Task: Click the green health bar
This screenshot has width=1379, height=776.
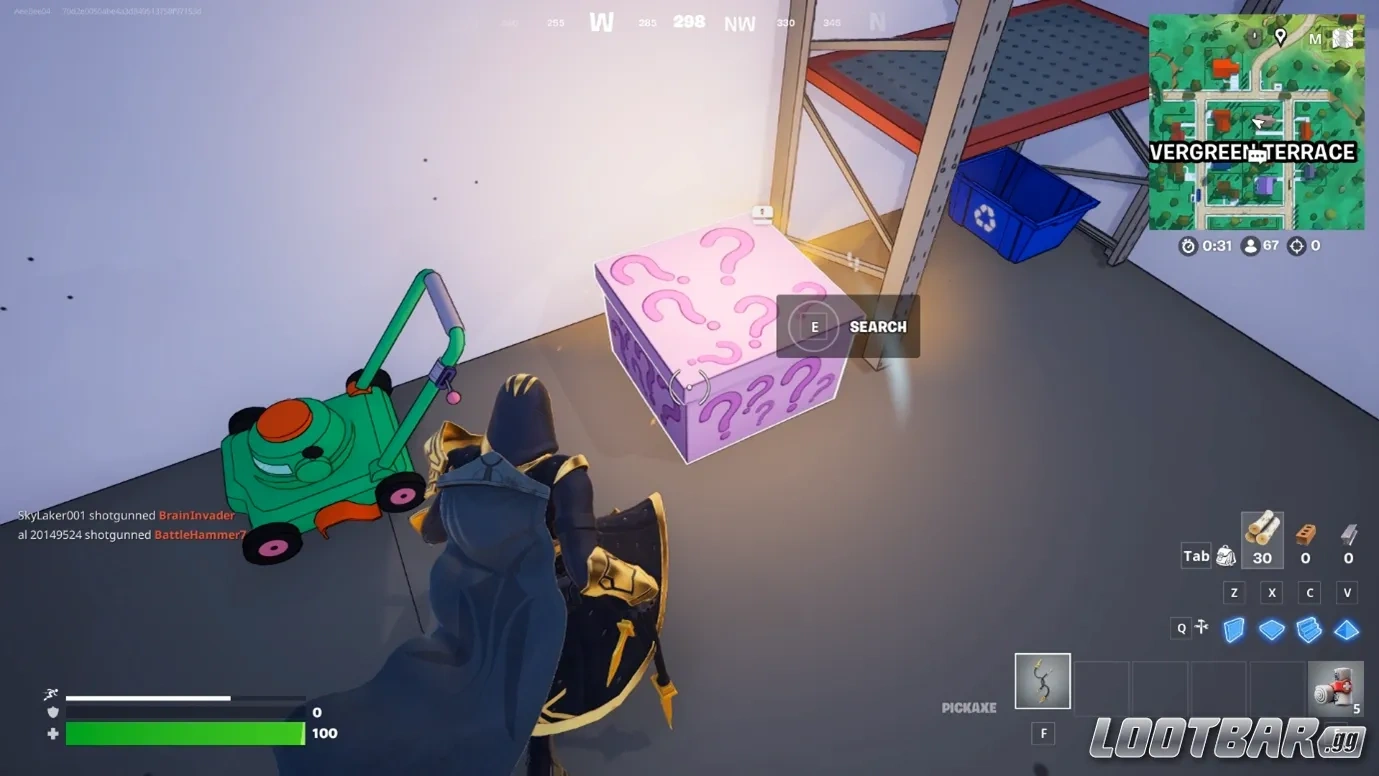Action: [185, 733]
